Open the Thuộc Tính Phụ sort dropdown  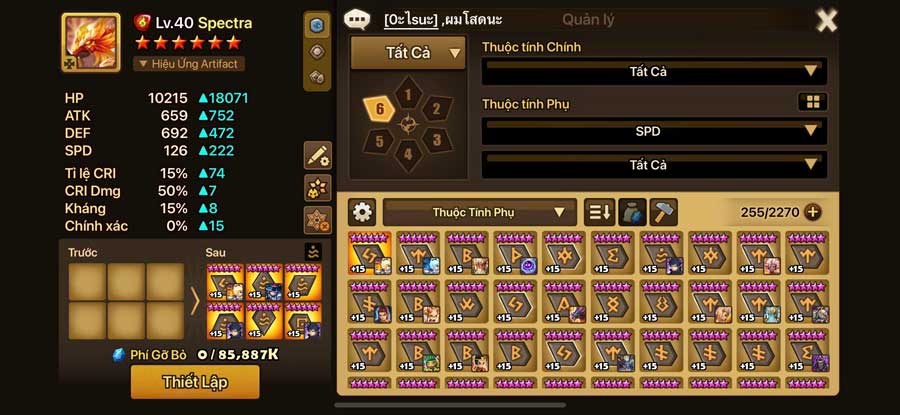coord(479,212)
